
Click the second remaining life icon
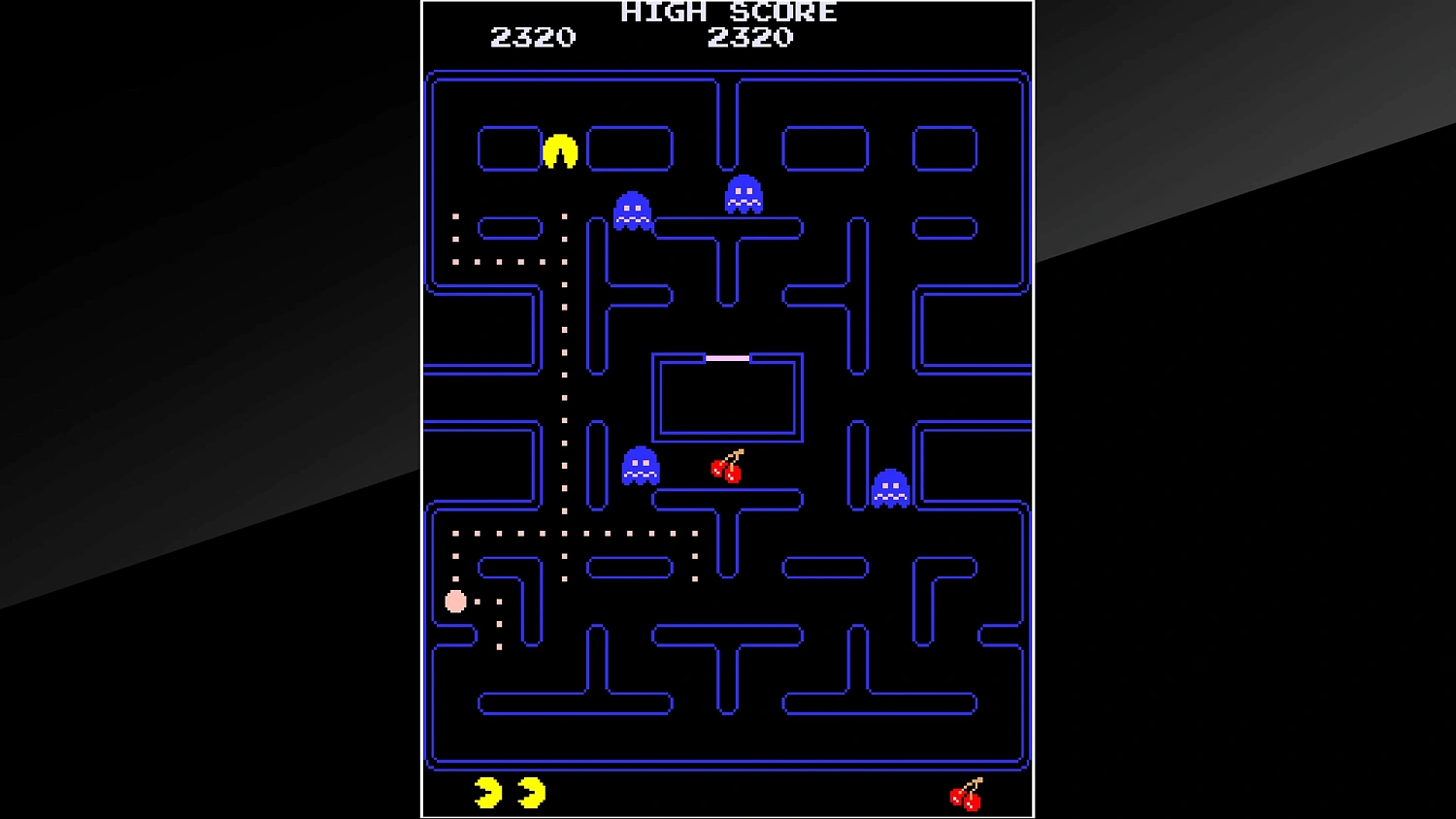[x=532, y=792]
